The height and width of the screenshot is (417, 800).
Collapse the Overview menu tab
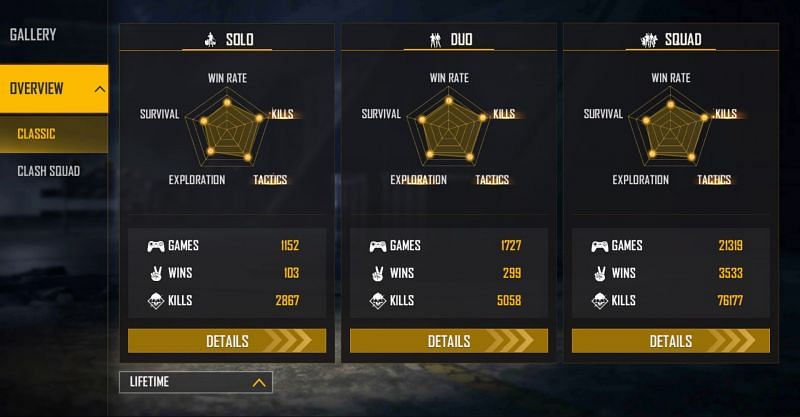[x=54, y=89]
